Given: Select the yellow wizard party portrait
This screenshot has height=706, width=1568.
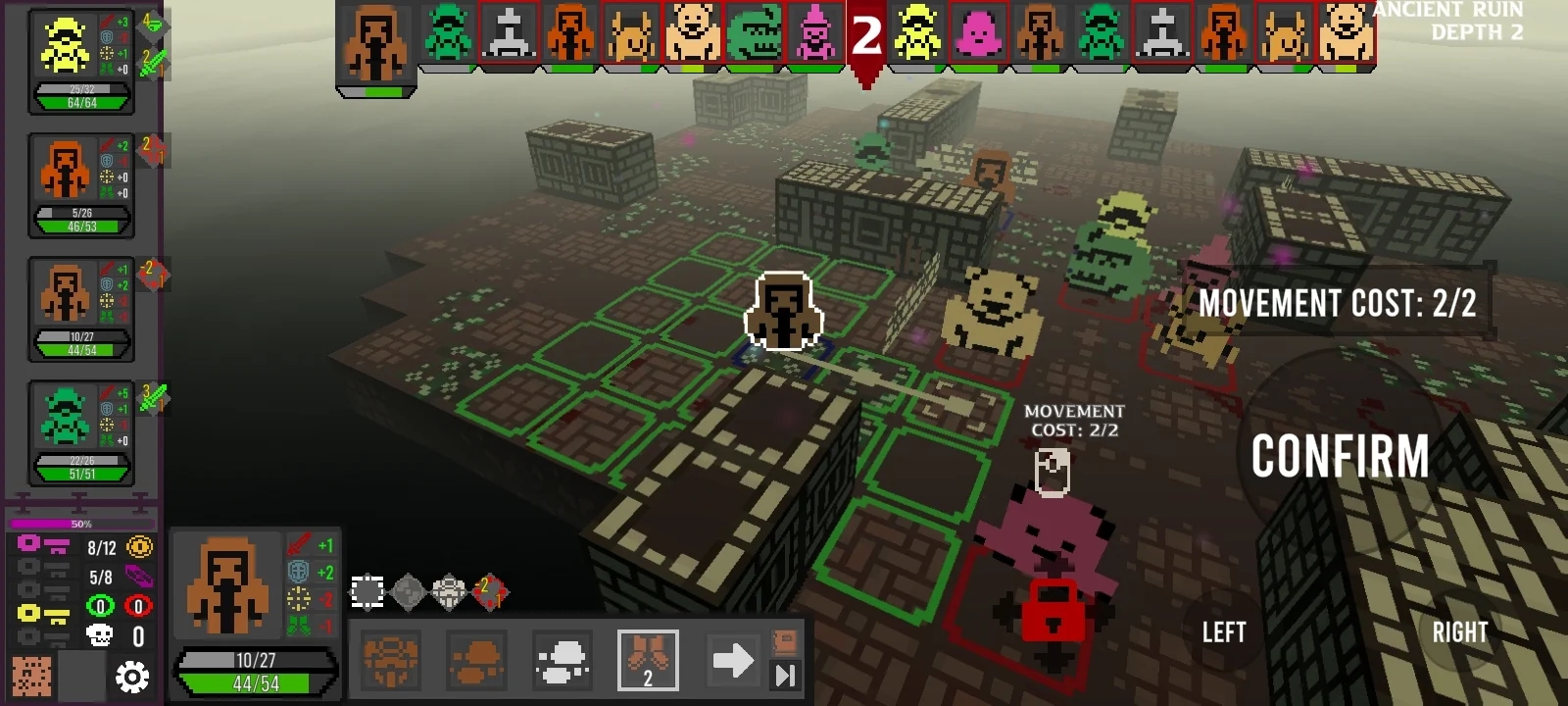Looking at the screenshot, I should click(x=65, y=48).
